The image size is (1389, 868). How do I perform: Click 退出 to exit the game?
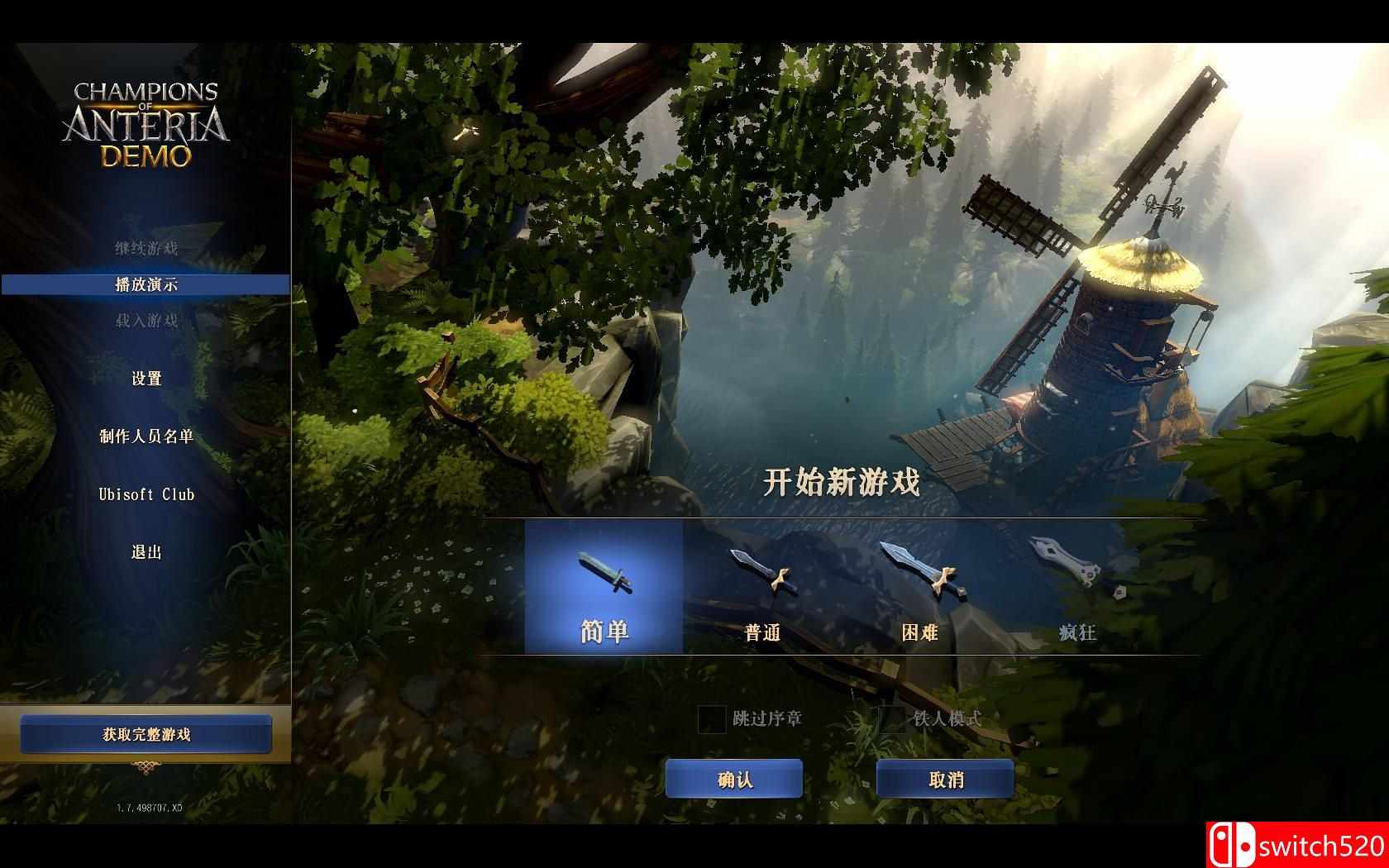[x=149, y=553]
